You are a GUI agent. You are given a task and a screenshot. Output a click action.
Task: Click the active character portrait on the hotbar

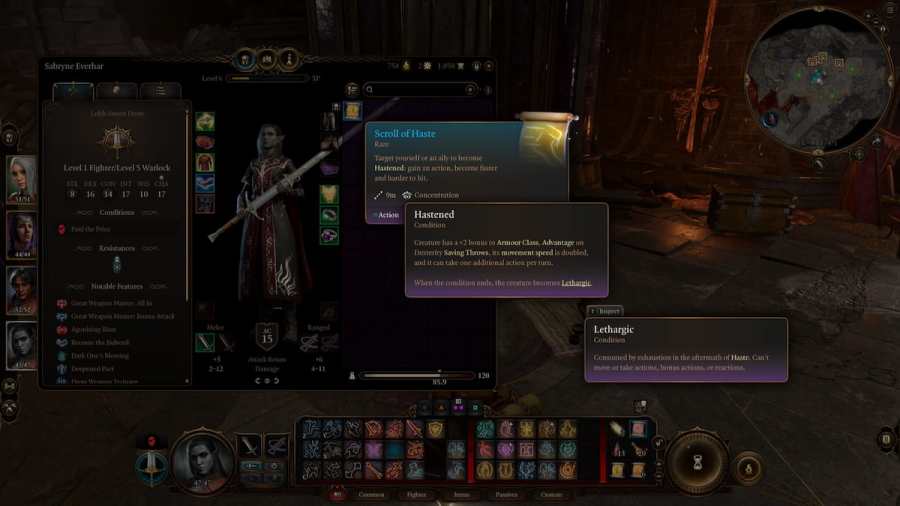(203, 462)
